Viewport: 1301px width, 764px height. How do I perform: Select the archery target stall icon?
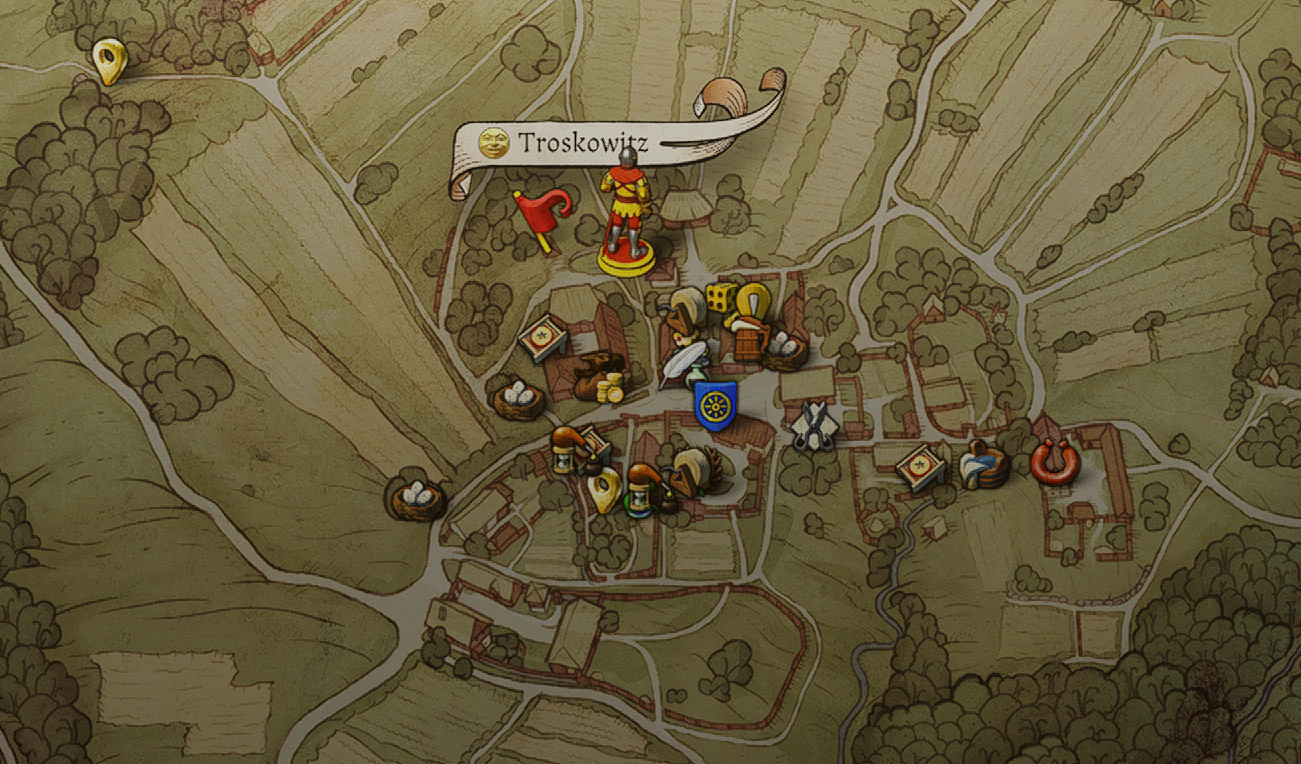(540, 338)
